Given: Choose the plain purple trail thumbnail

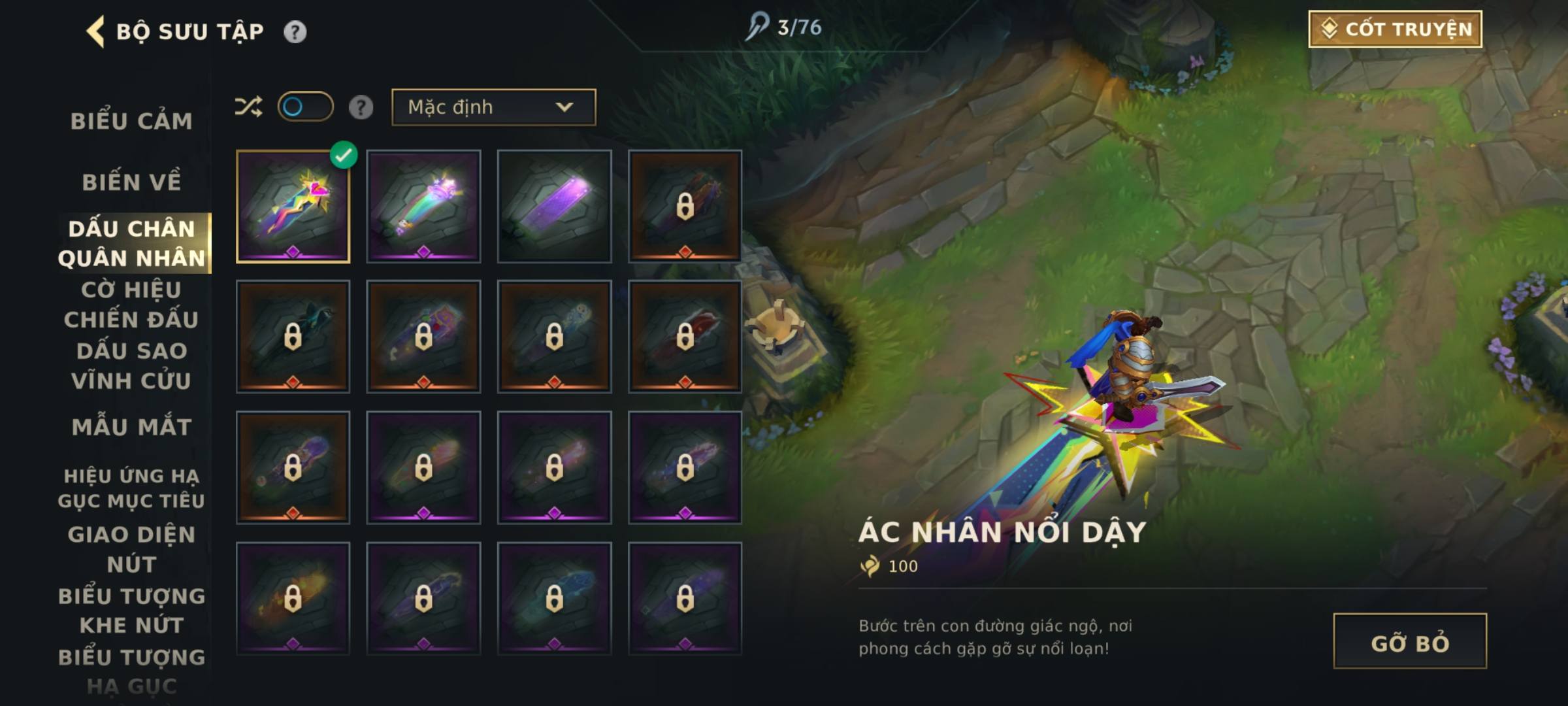Looking at the screenshot, I should tap(554, 207).
